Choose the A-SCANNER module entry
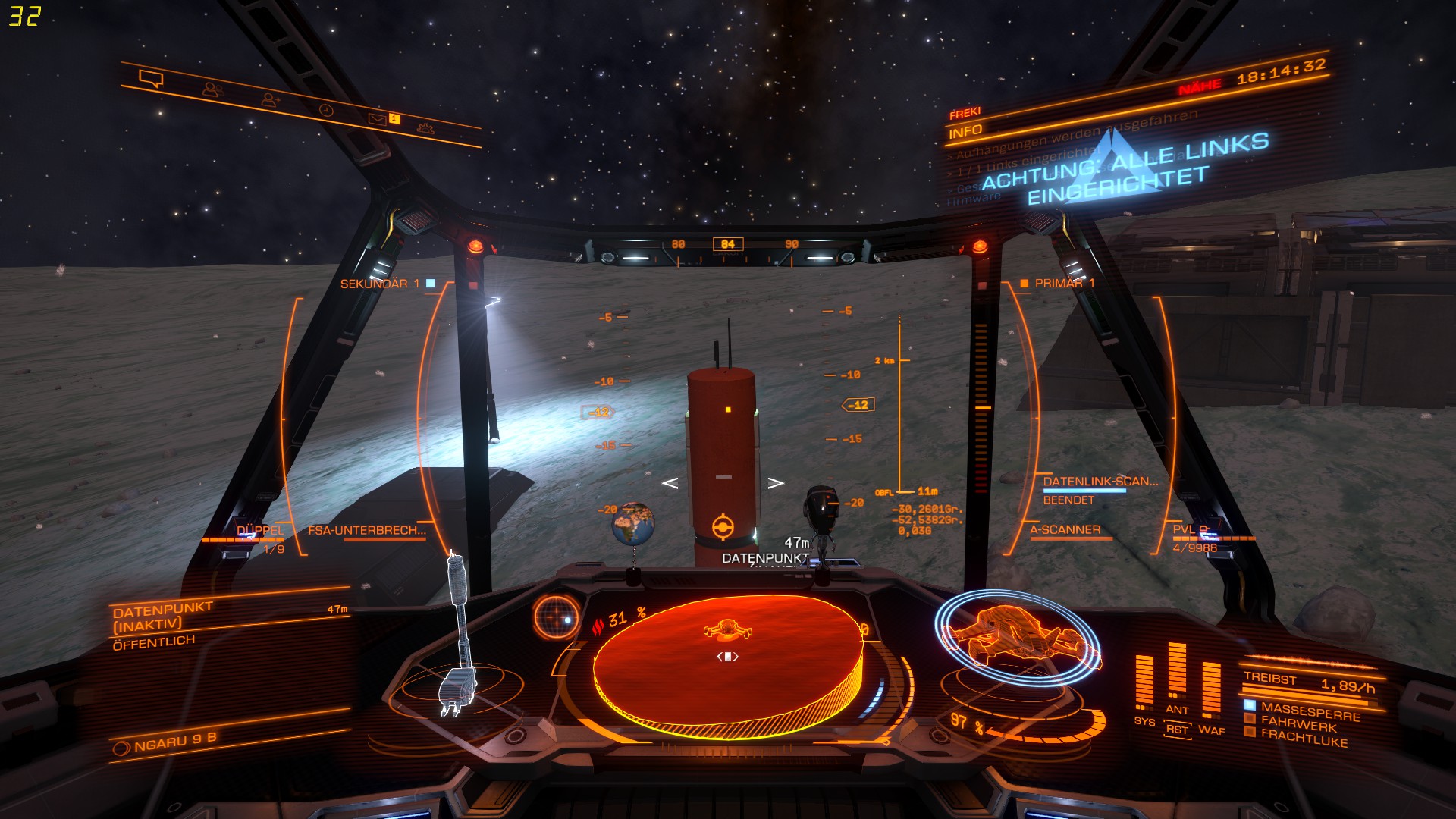The height and width of the screenshot is (819, 1456). (1065, 530)
